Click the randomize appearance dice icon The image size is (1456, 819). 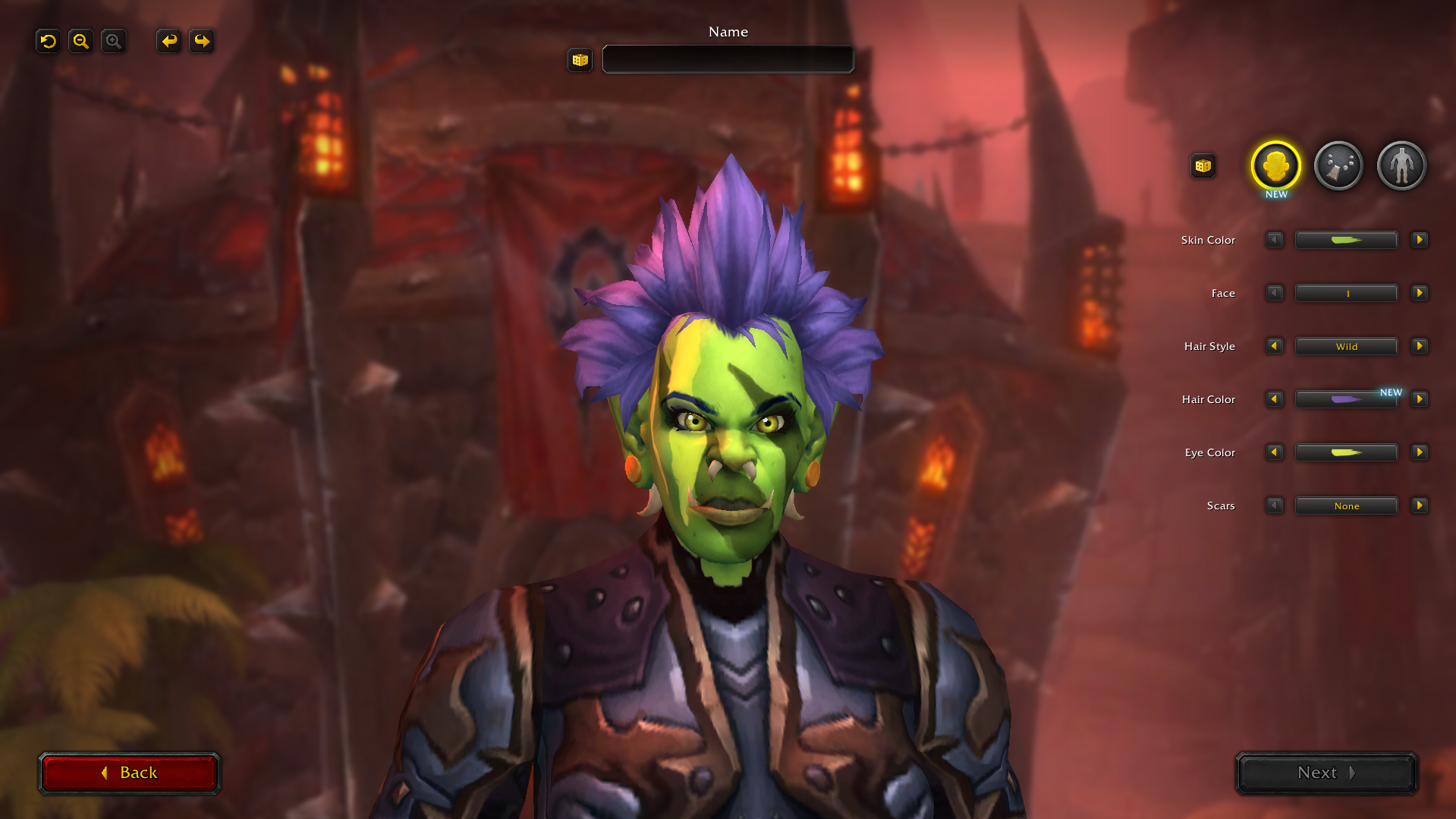[x=1203, y=165]
